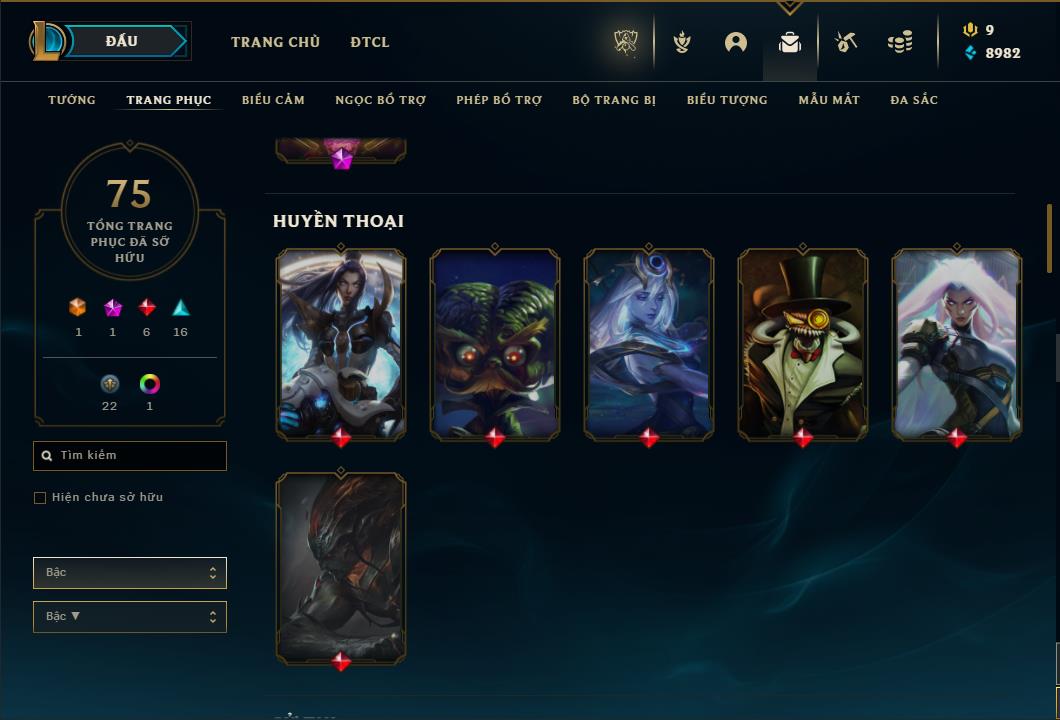Select the dark armored skin card
Viewport: 1060px width, 720px height.
tap(341, 567)
